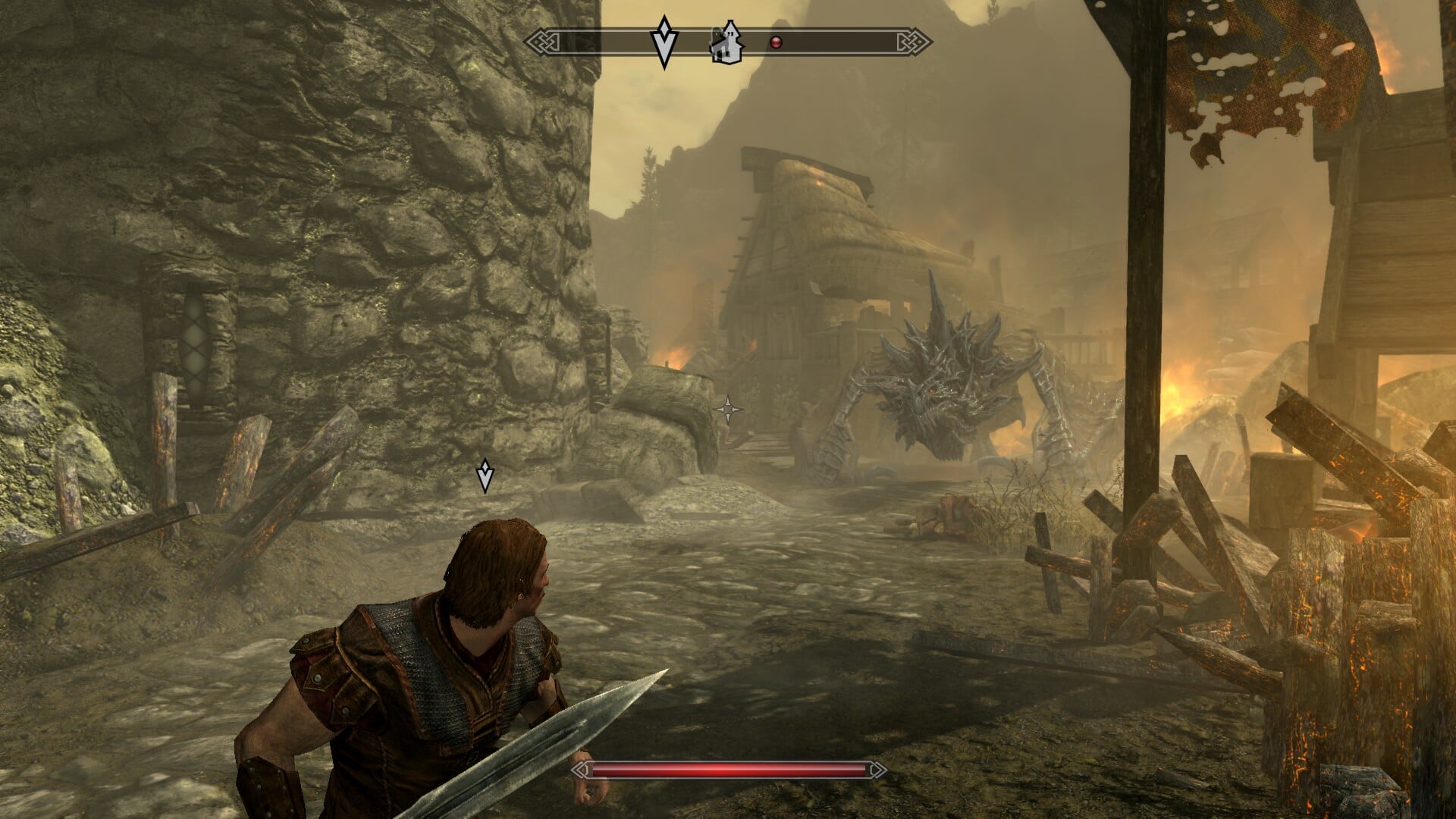1456x819 pixels.
Task: Select the town building icon on the compass
Action: tap(726, 42)
